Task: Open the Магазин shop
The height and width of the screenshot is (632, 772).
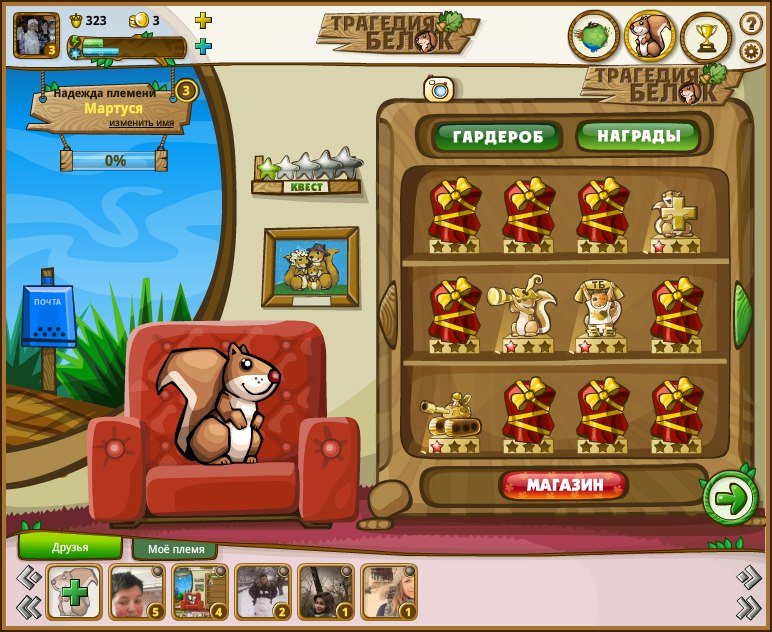Action: click(x=565, y=486)
